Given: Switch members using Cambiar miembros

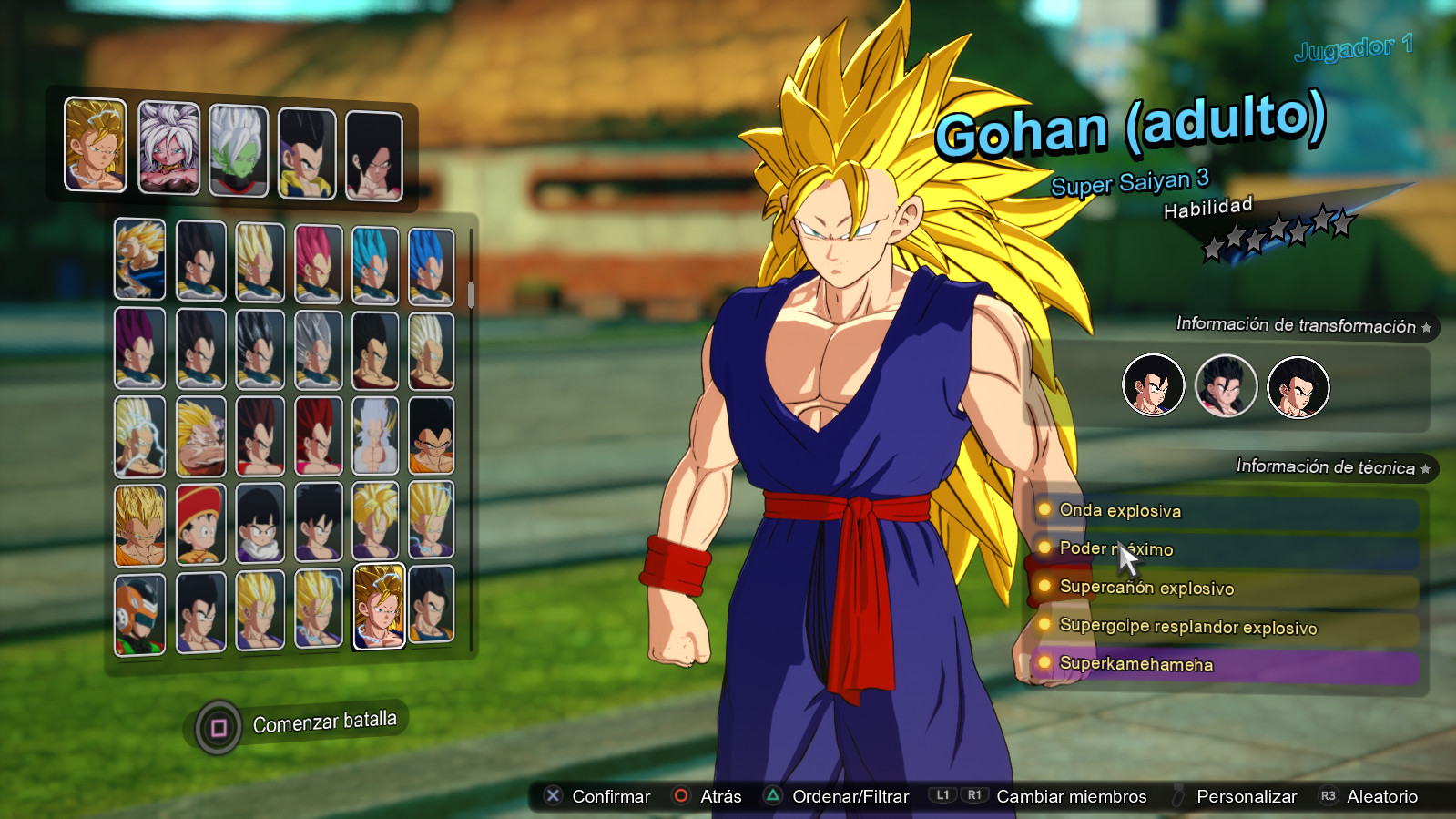Looking at the screenshot, I should [x=1070, y=796].
